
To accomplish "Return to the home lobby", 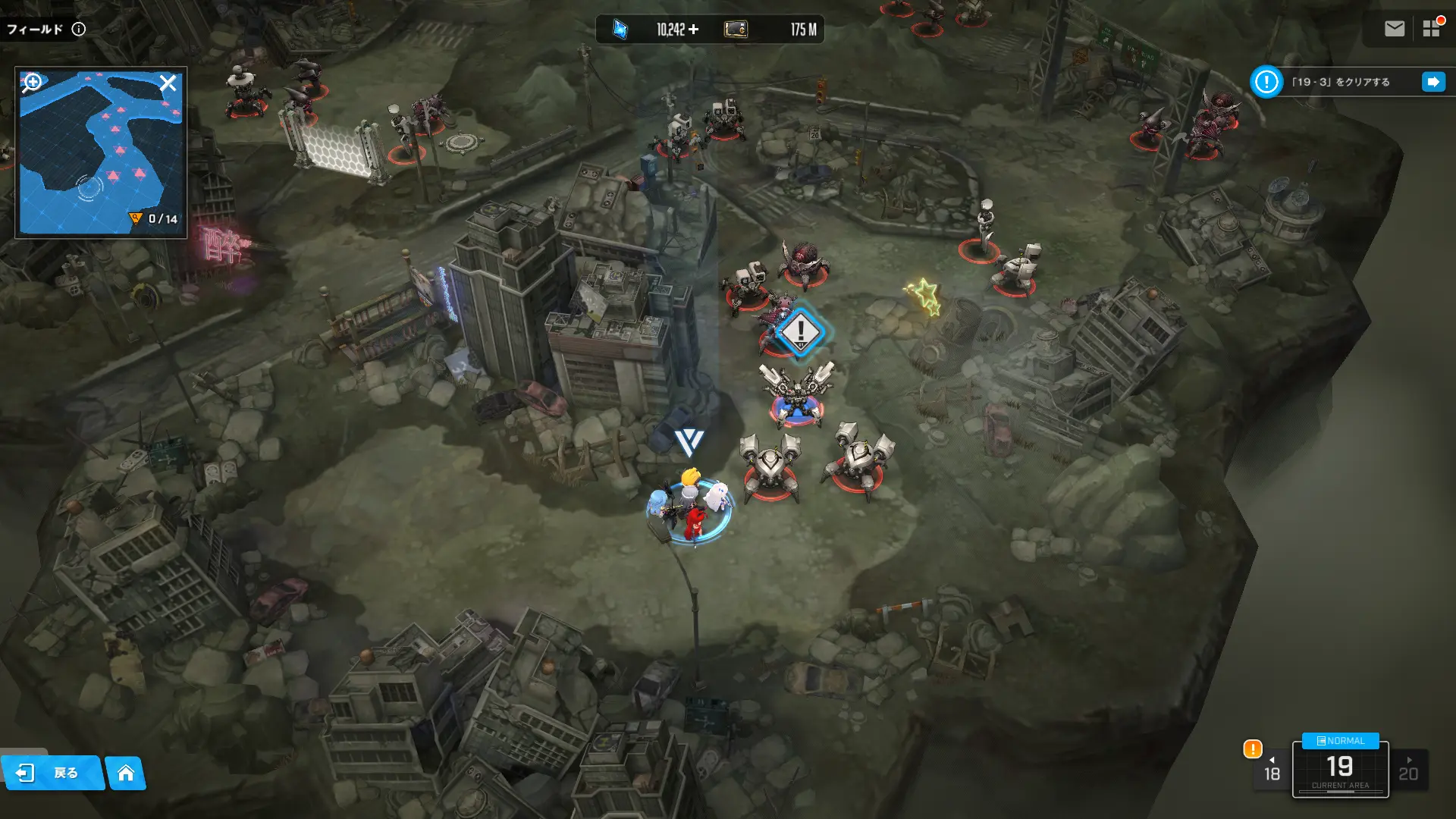I will pos(126,773).
